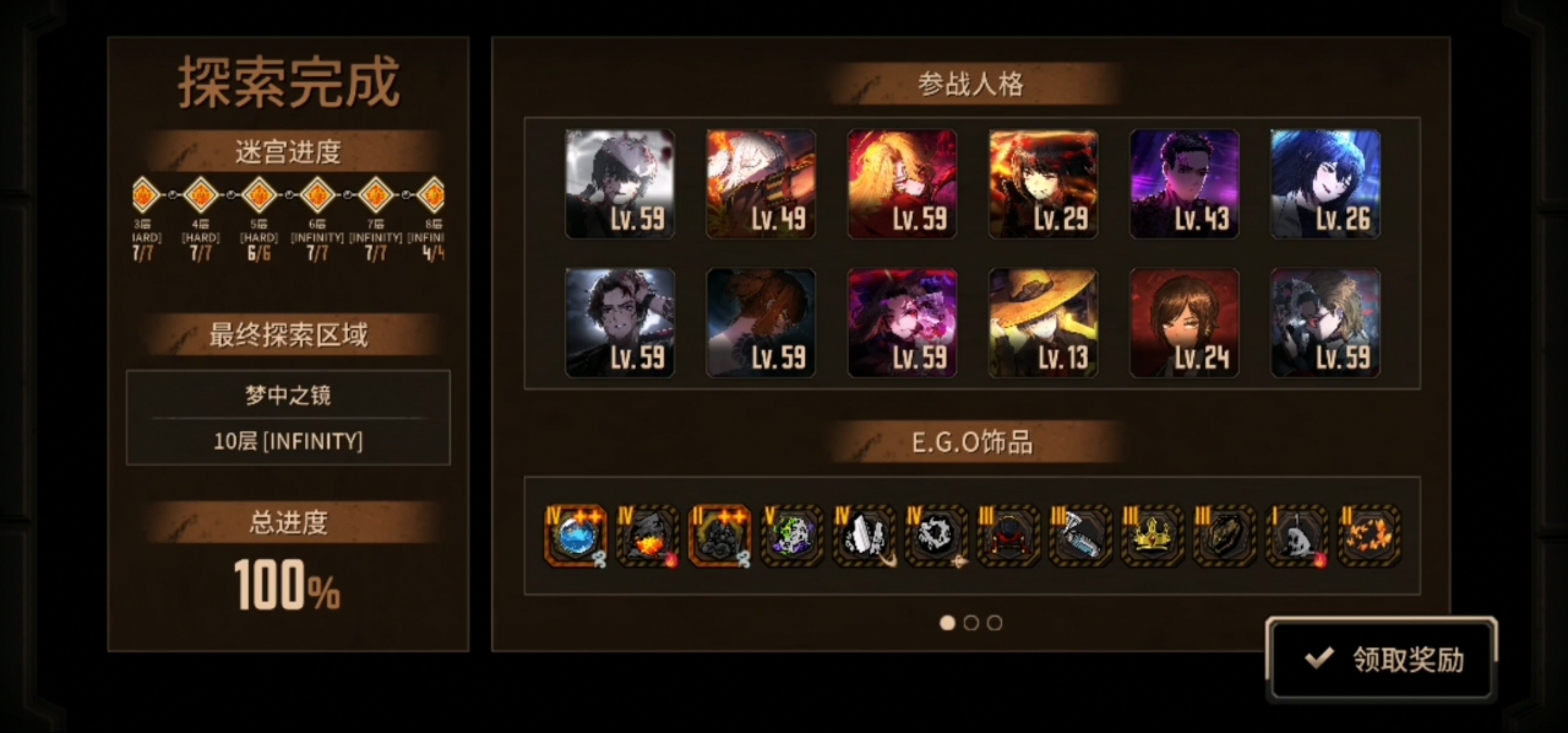Viewport: 1568px width, 733px height.
Task: Inspect the golden crown E.G.O gift
Action: tap(1152, 535)
